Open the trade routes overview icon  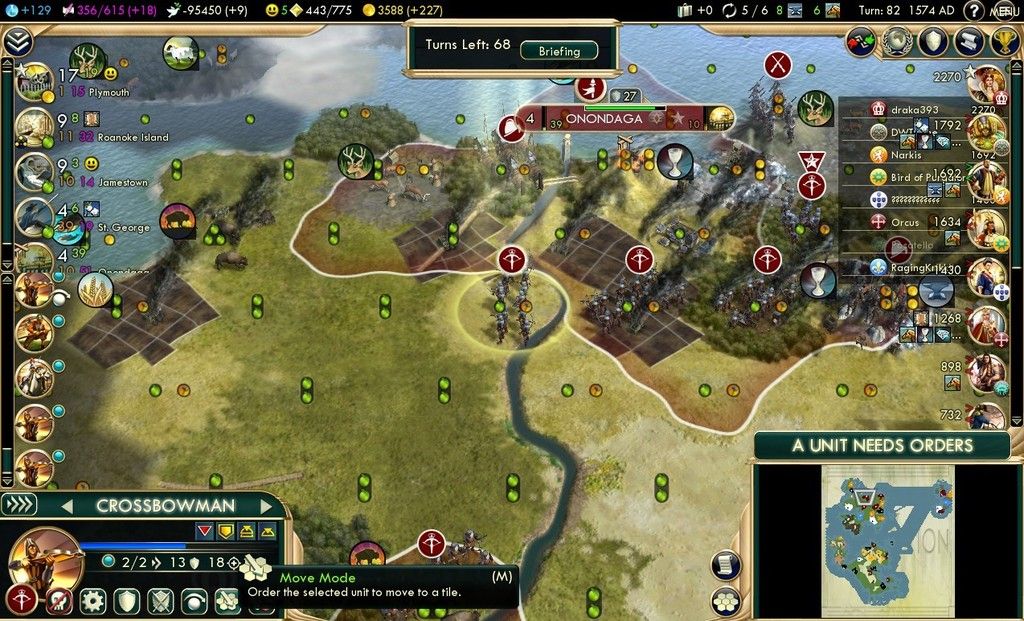pos(862,42)
